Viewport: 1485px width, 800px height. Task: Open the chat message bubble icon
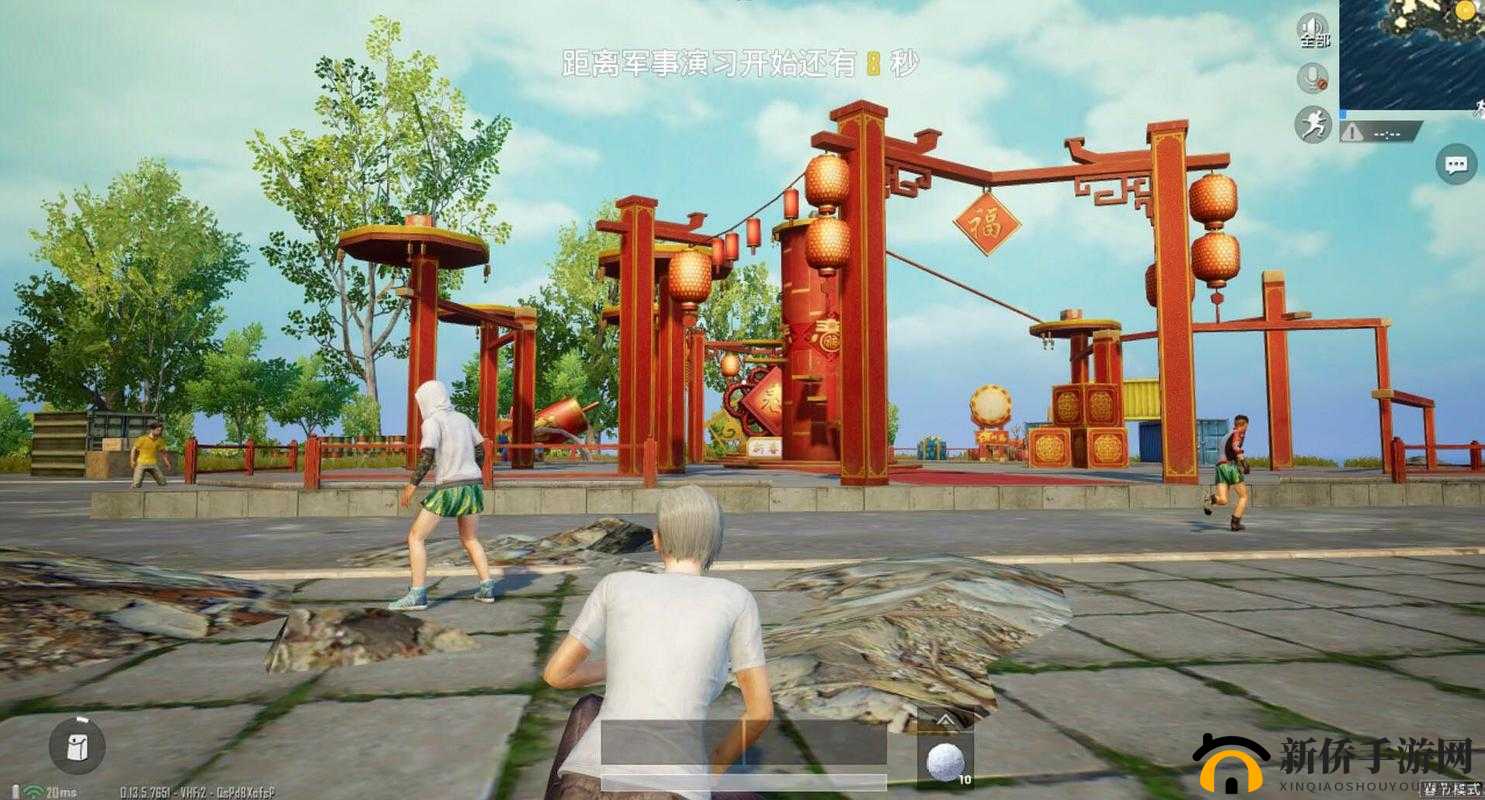[1457, 163]
